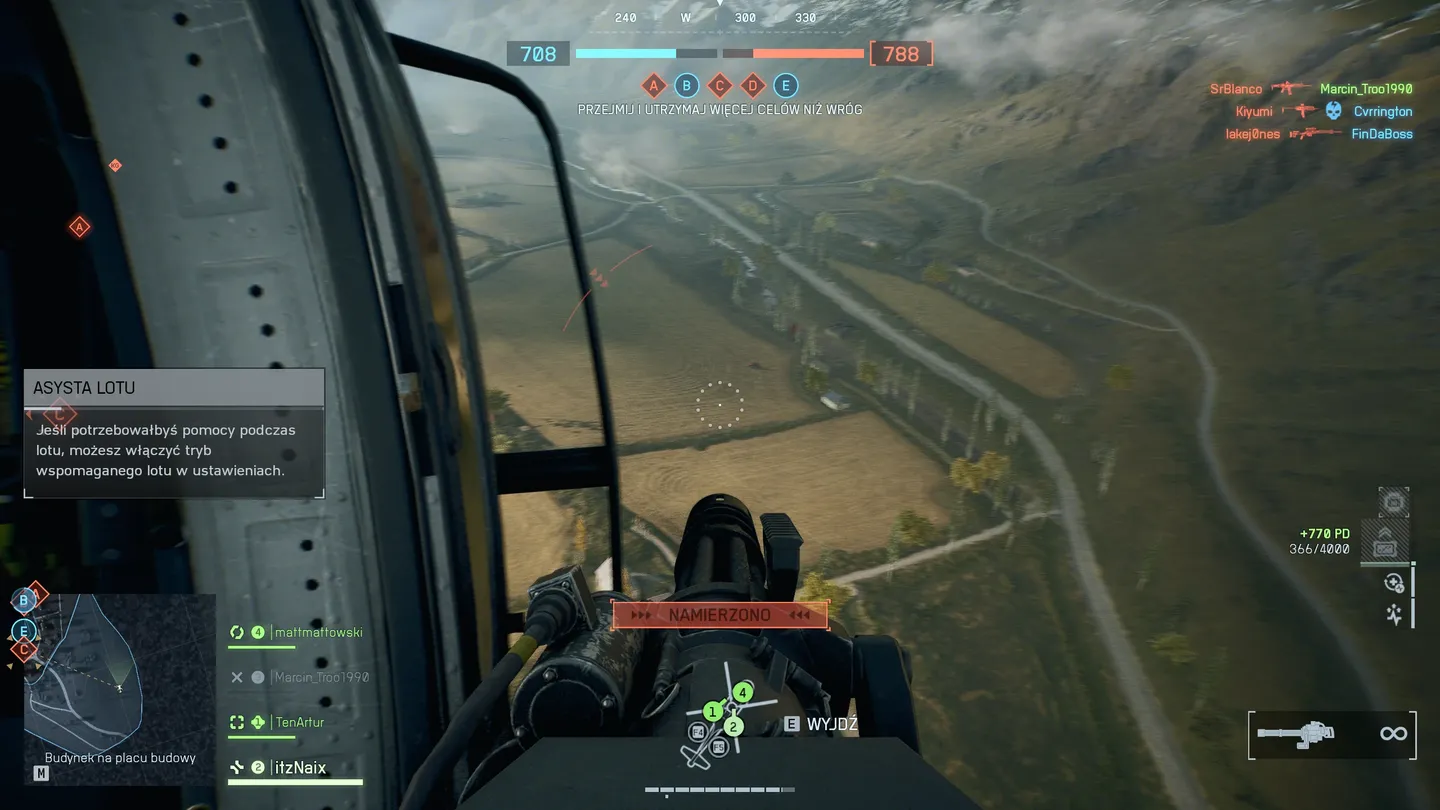1440x810 pixels.
Task: Click the SrBlanco kill feed entry
Action: 1236,89
